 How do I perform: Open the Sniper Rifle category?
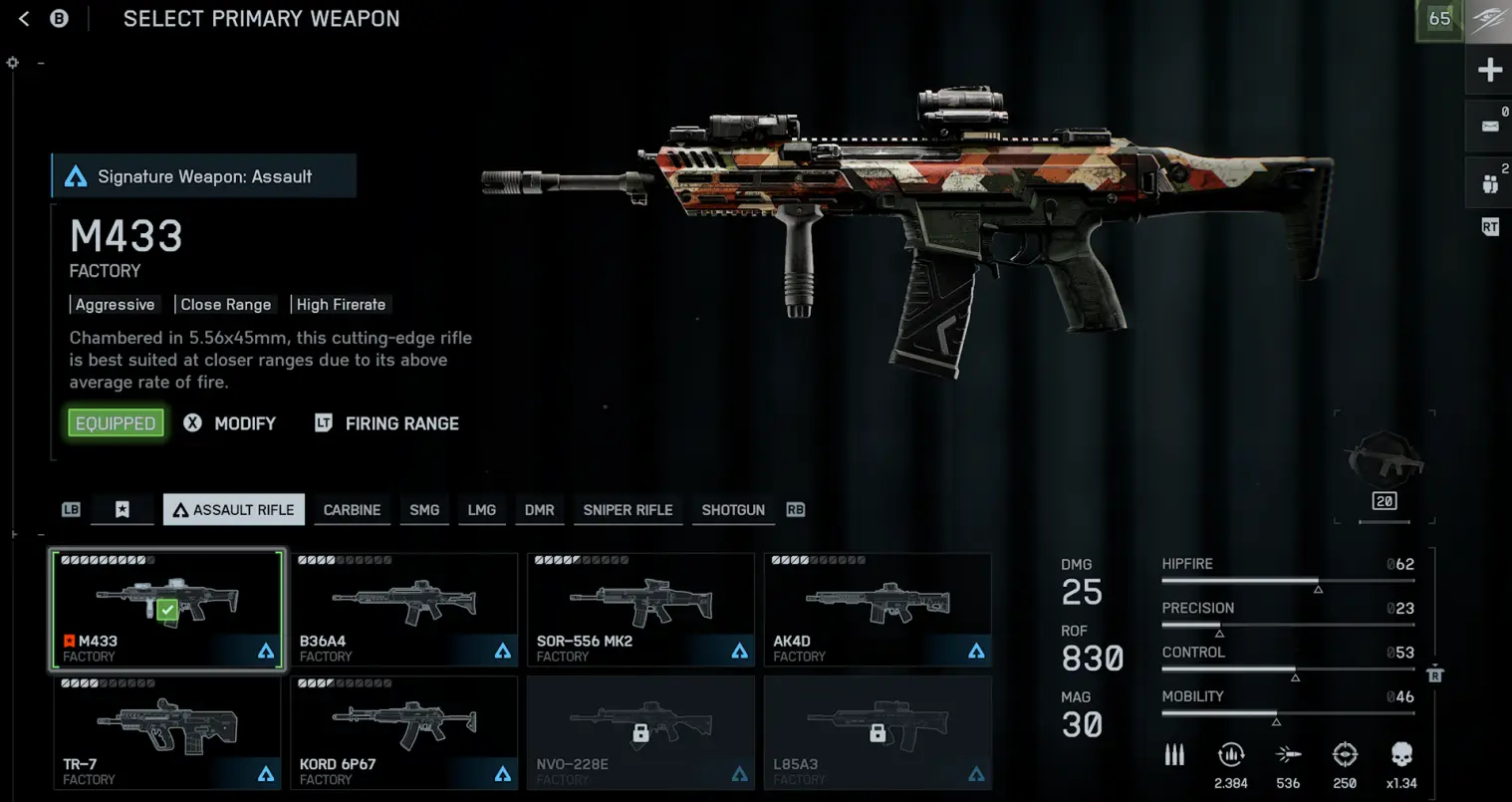click(628, 510)
